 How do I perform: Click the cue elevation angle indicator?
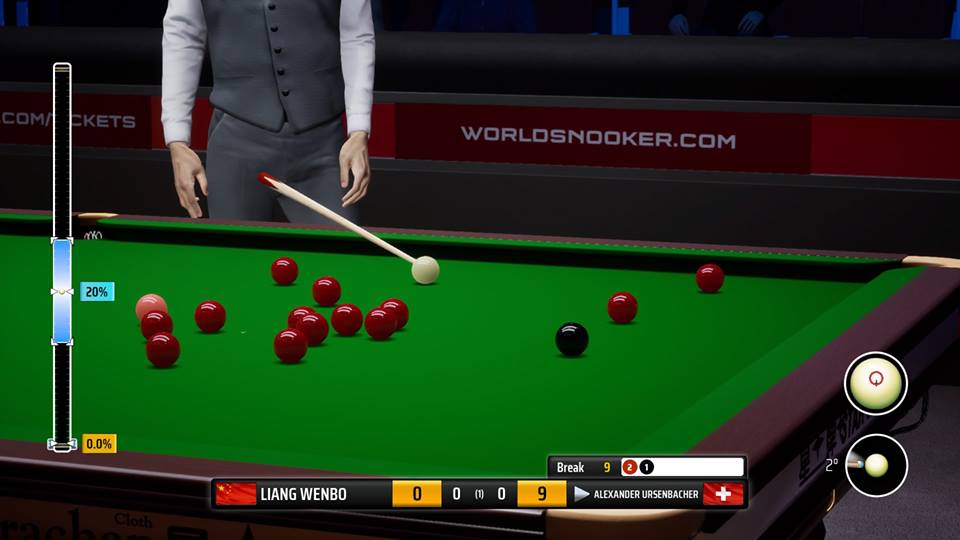click(x=875, y=465)
